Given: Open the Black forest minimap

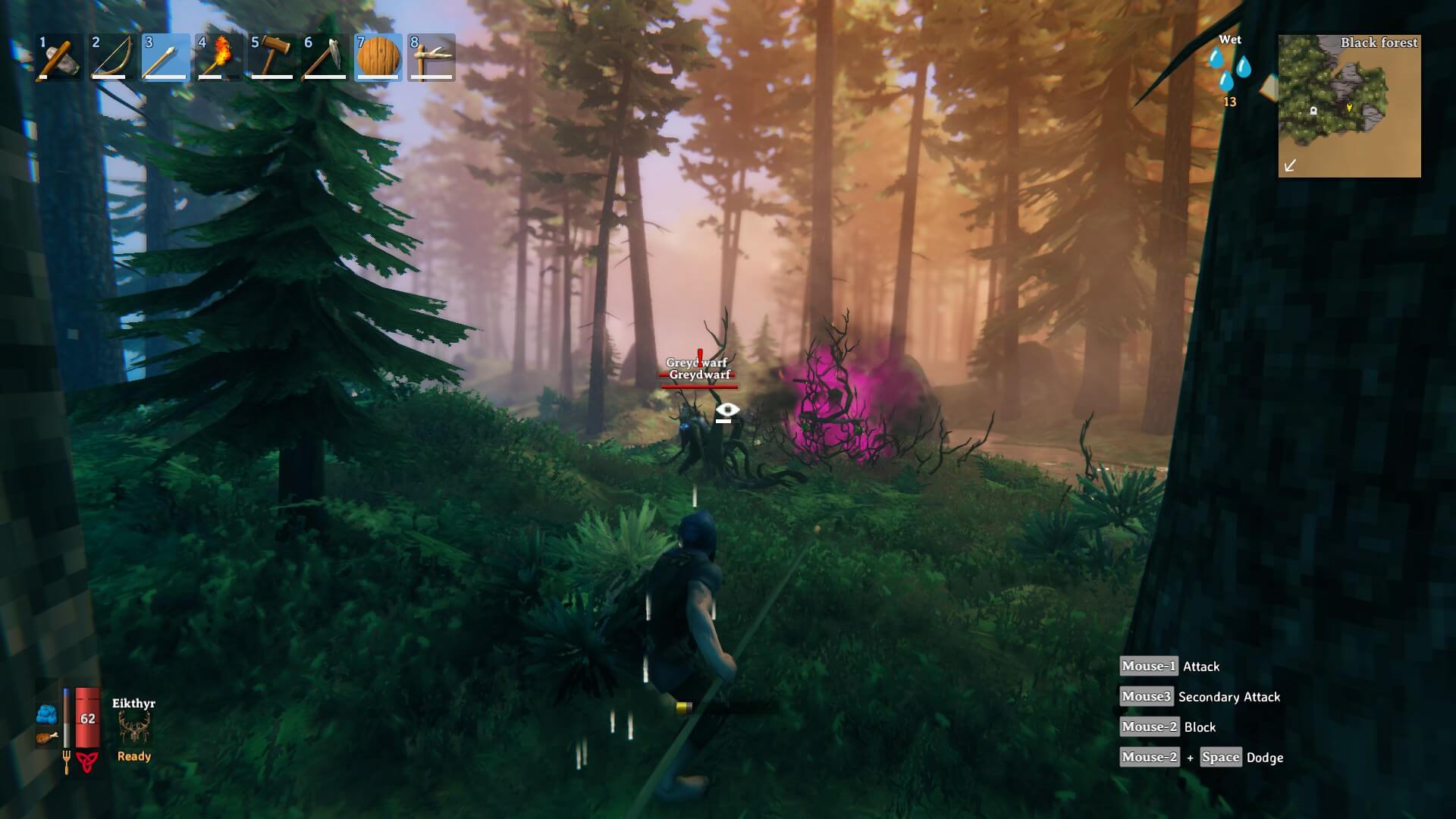Looking at the screenshot, I should (1349, 106).
